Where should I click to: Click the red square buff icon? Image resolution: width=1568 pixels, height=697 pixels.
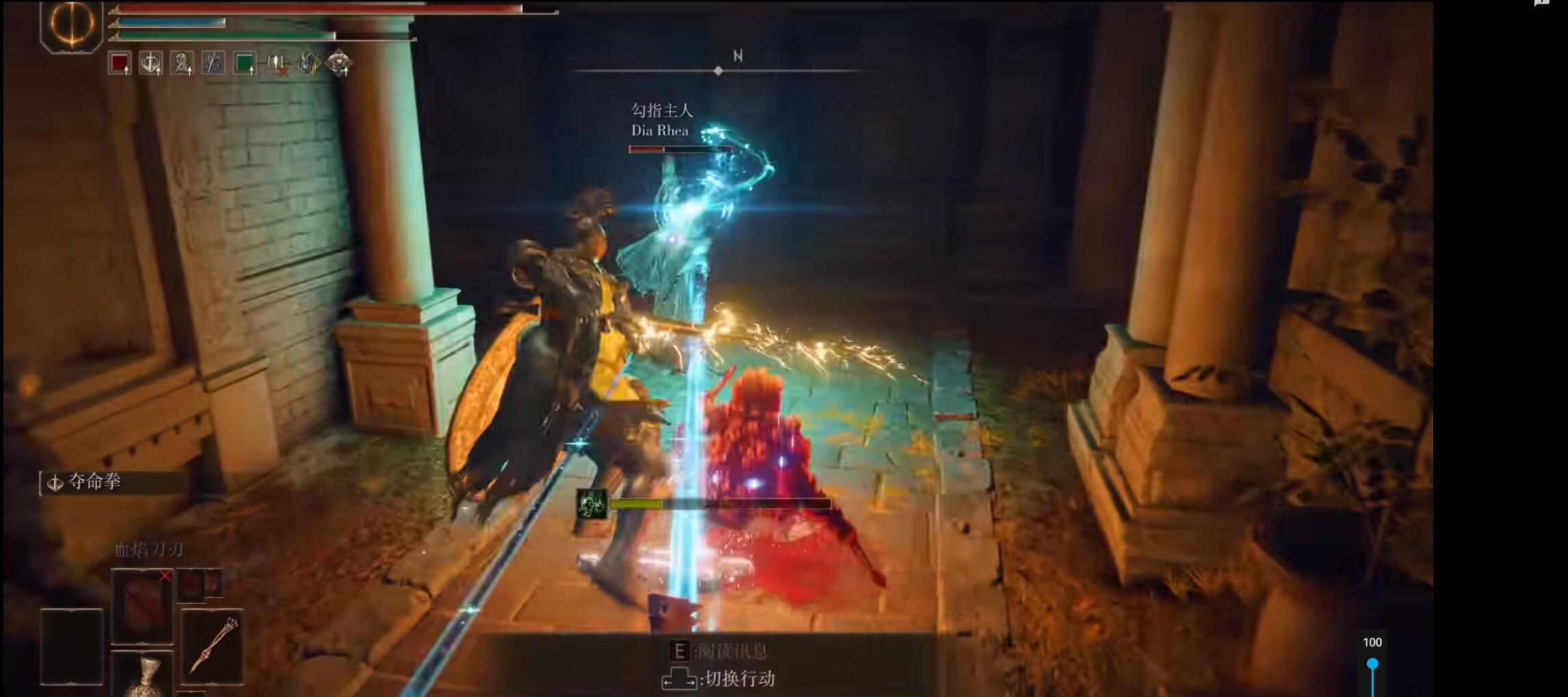pos(120,64)
